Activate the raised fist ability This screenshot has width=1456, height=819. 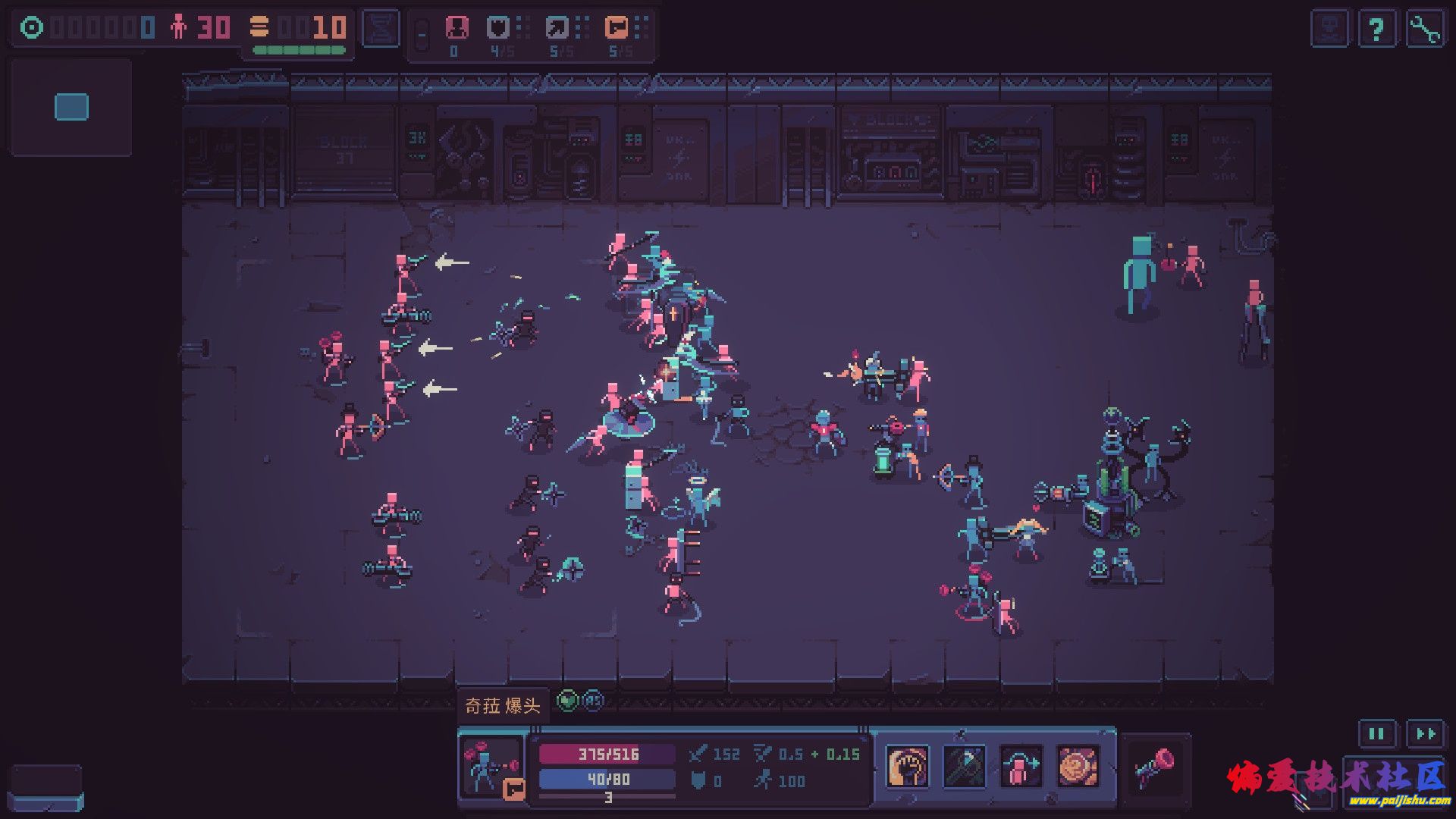click(x=908, y=767)
